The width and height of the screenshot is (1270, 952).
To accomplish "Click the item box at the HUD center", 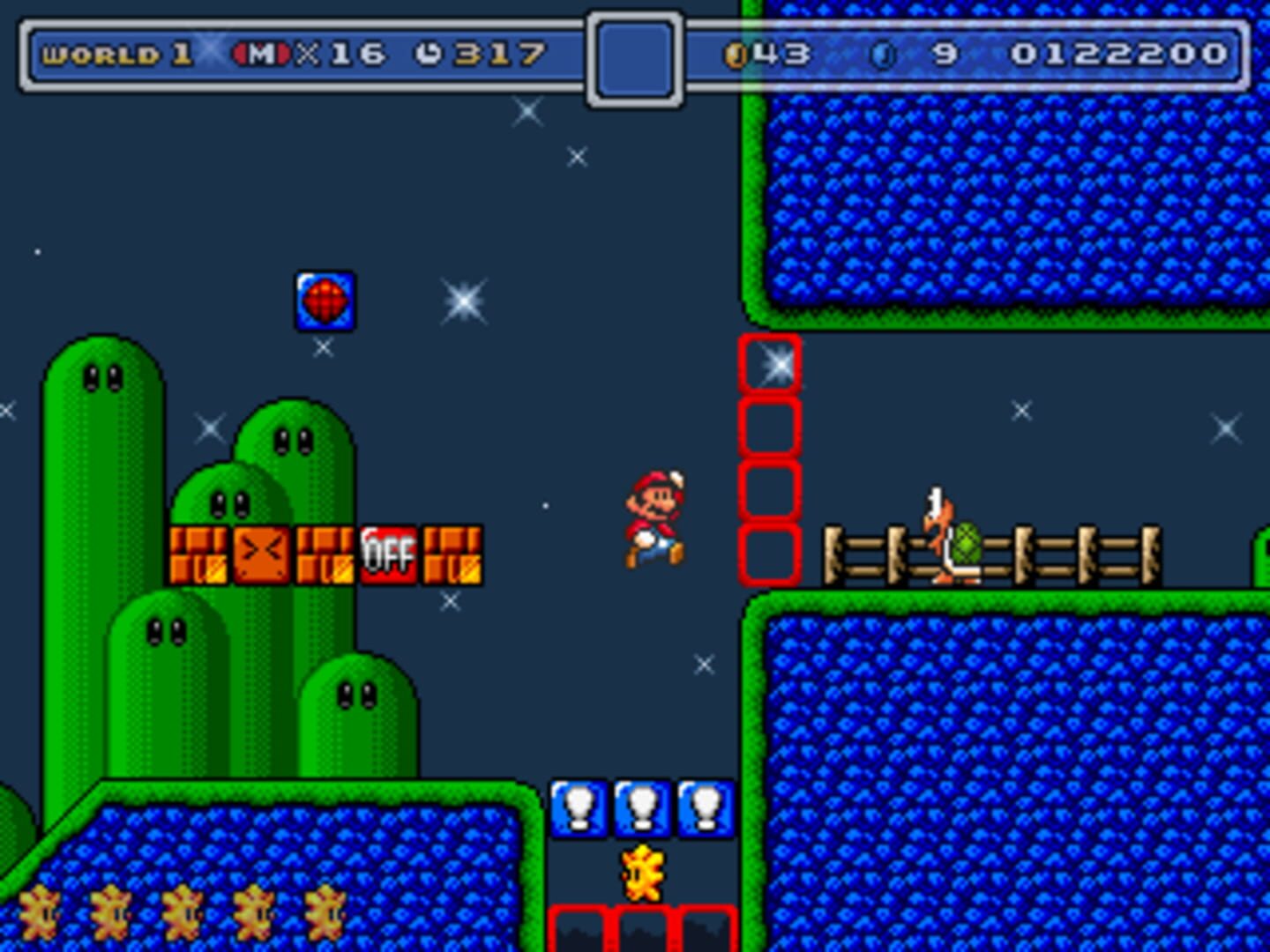I will pos(633,59).
